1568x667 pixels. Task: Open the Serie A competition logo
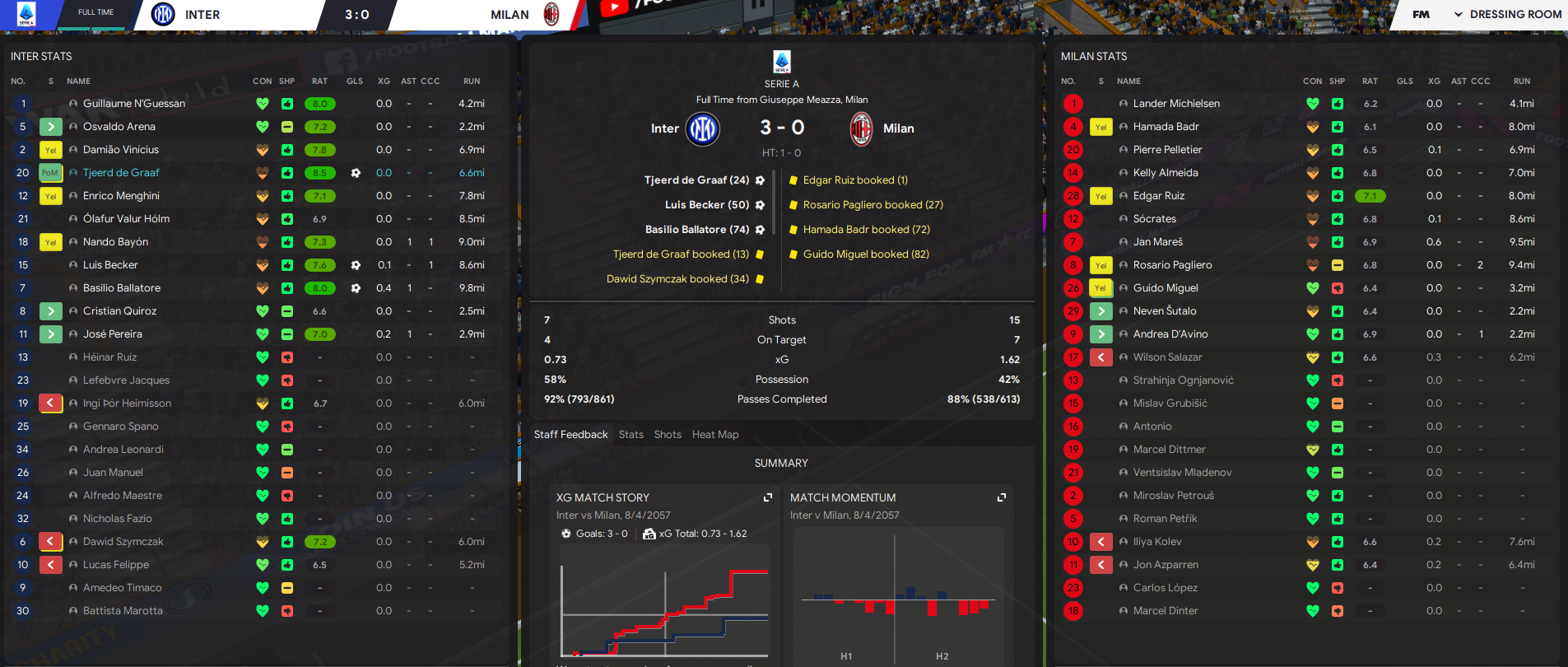coord(782,62)
